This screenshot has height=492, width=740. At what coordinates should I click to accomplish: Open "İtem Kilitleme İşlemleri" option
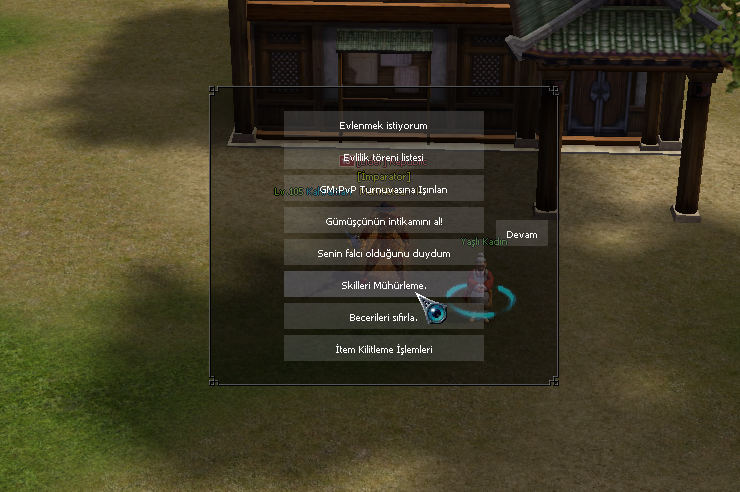[384, 349]
